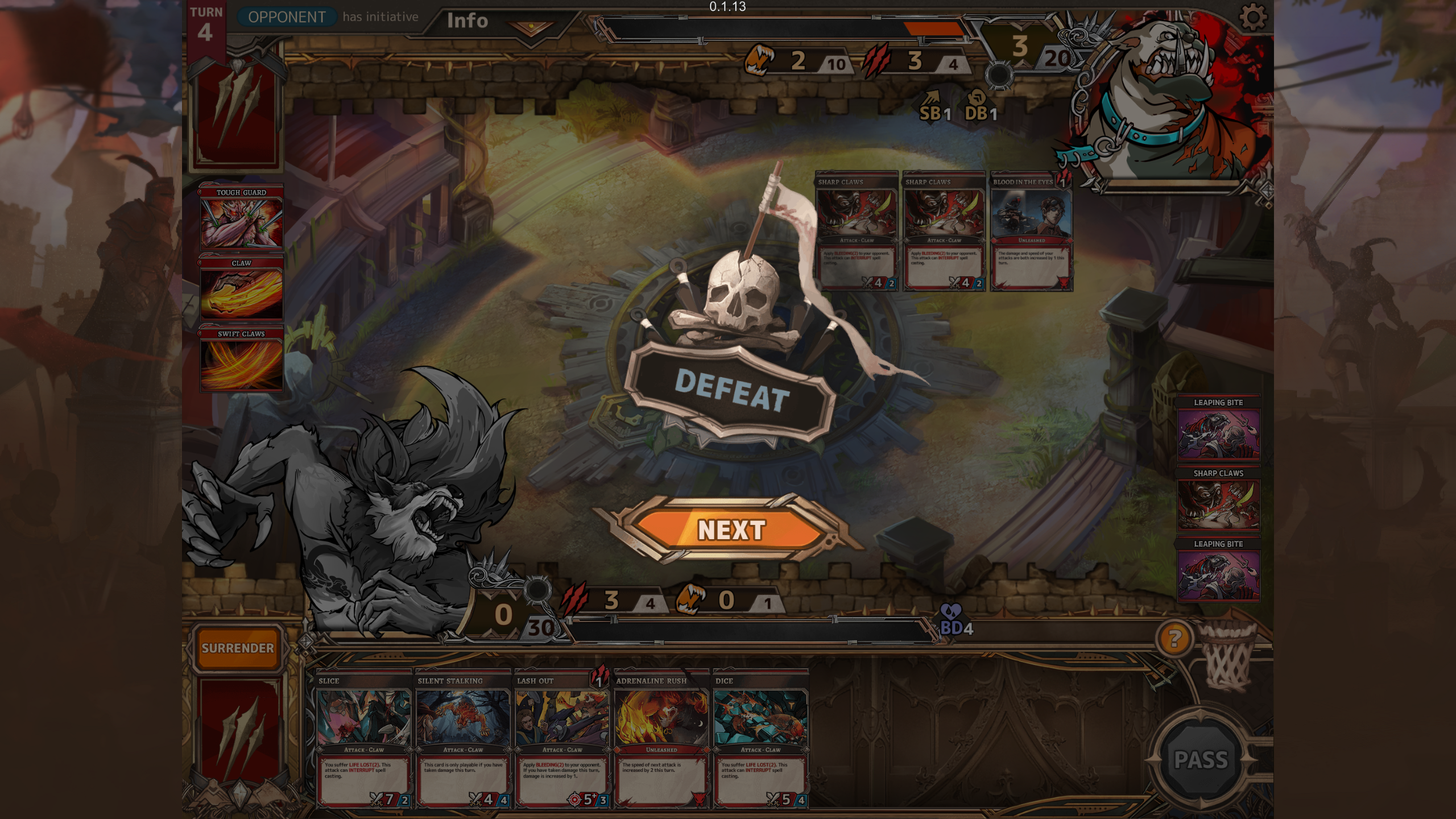
Task: Click the round PASS button
Action: click(x=1201, y=759)
